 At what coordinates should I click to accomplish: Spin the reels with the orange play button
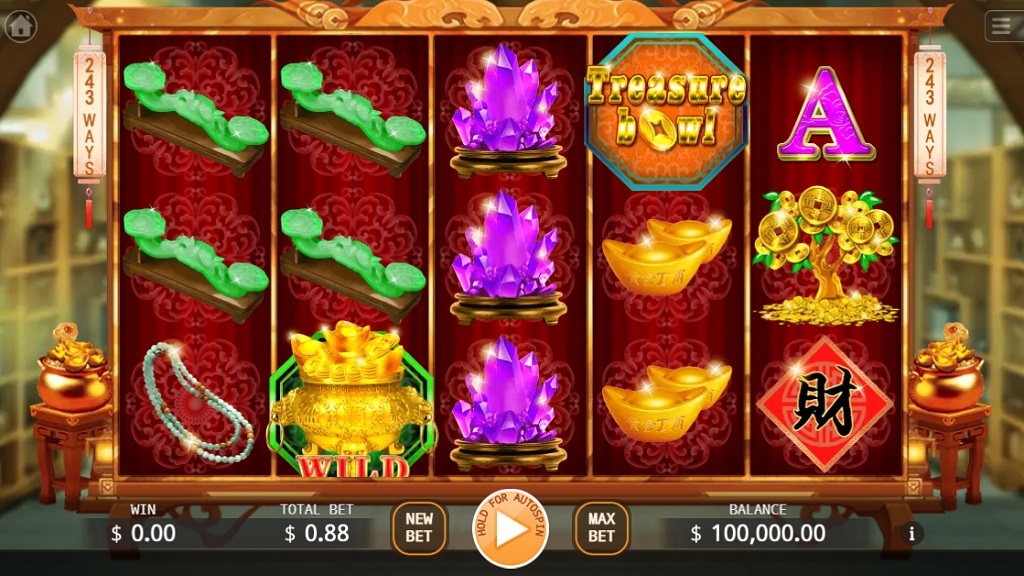[511, 530]
